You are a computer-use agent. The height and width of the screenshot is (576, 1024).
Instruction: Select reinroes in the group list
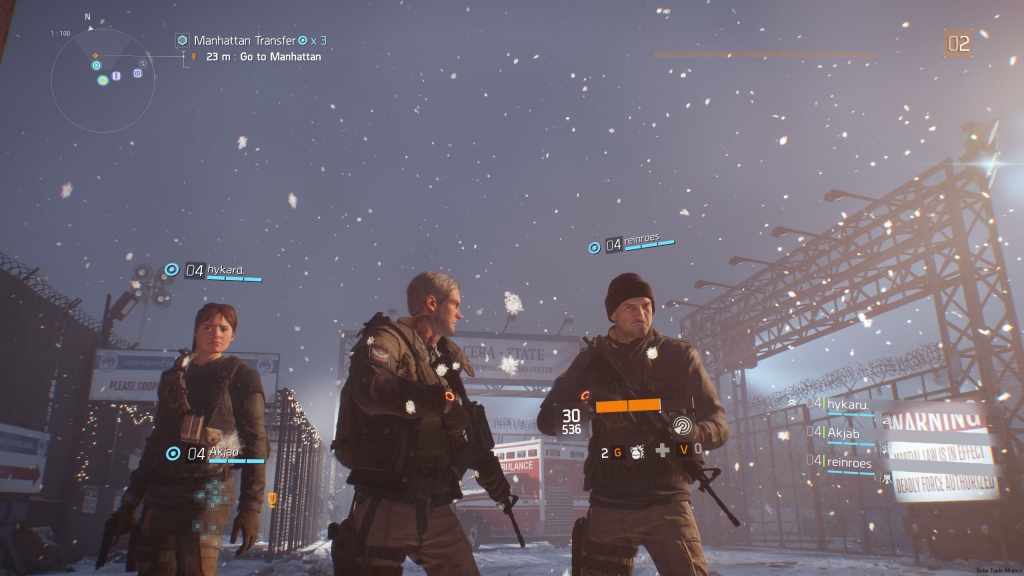click(x=848, y=463)
